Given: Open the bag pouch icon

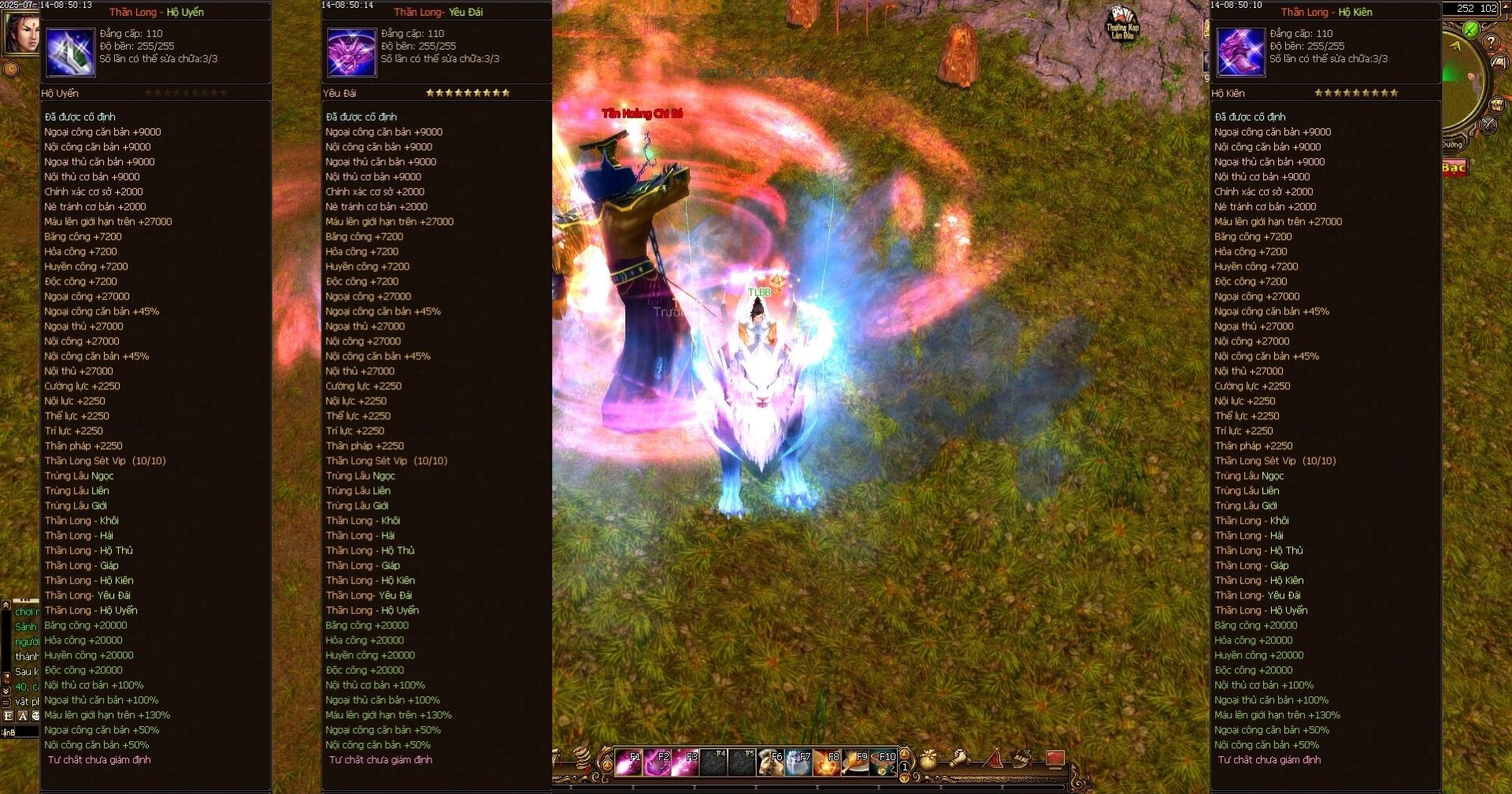Looking at the screenshot, I should point(929,759).
